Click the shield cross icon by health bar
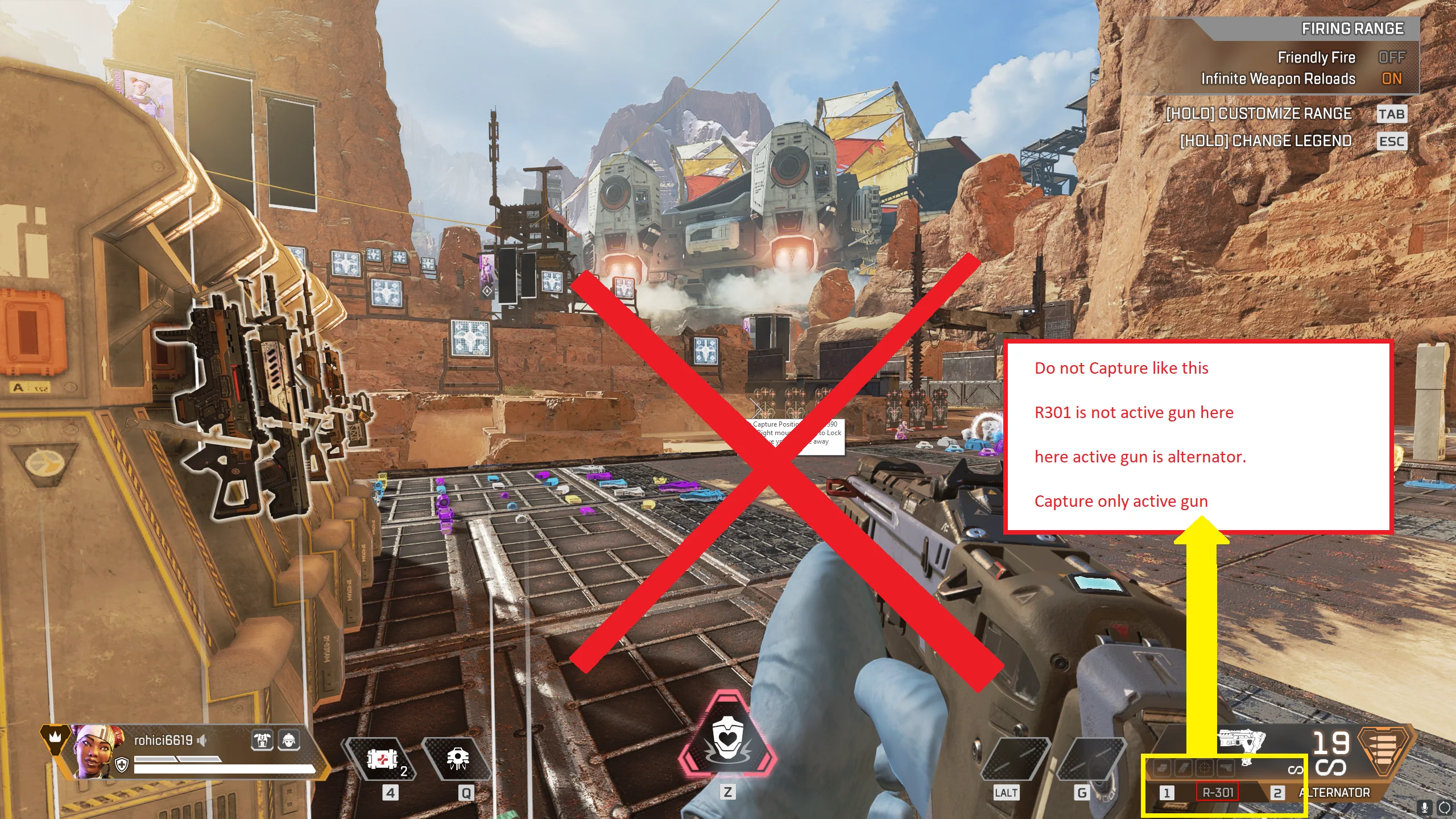Viewport: 1456px width, 819px height. click(x=122, y=764)
